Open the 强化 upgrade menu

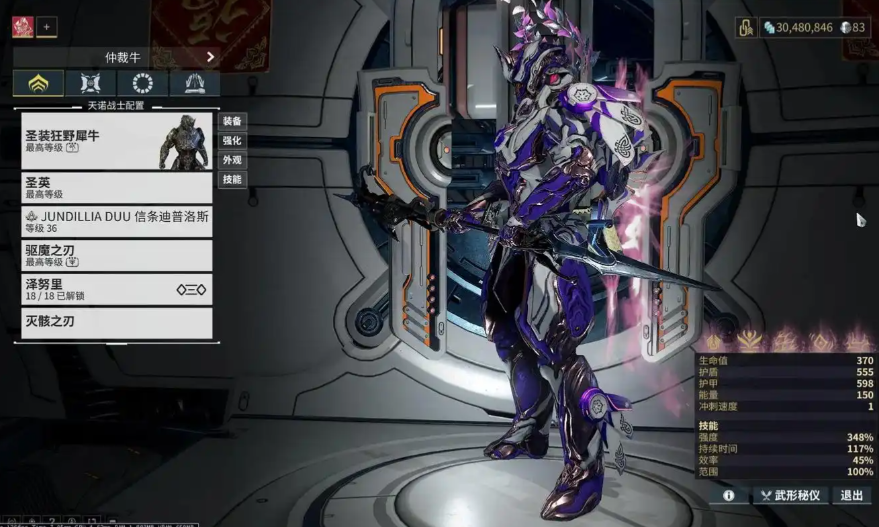pyautogui.click(x=232, y=140)
